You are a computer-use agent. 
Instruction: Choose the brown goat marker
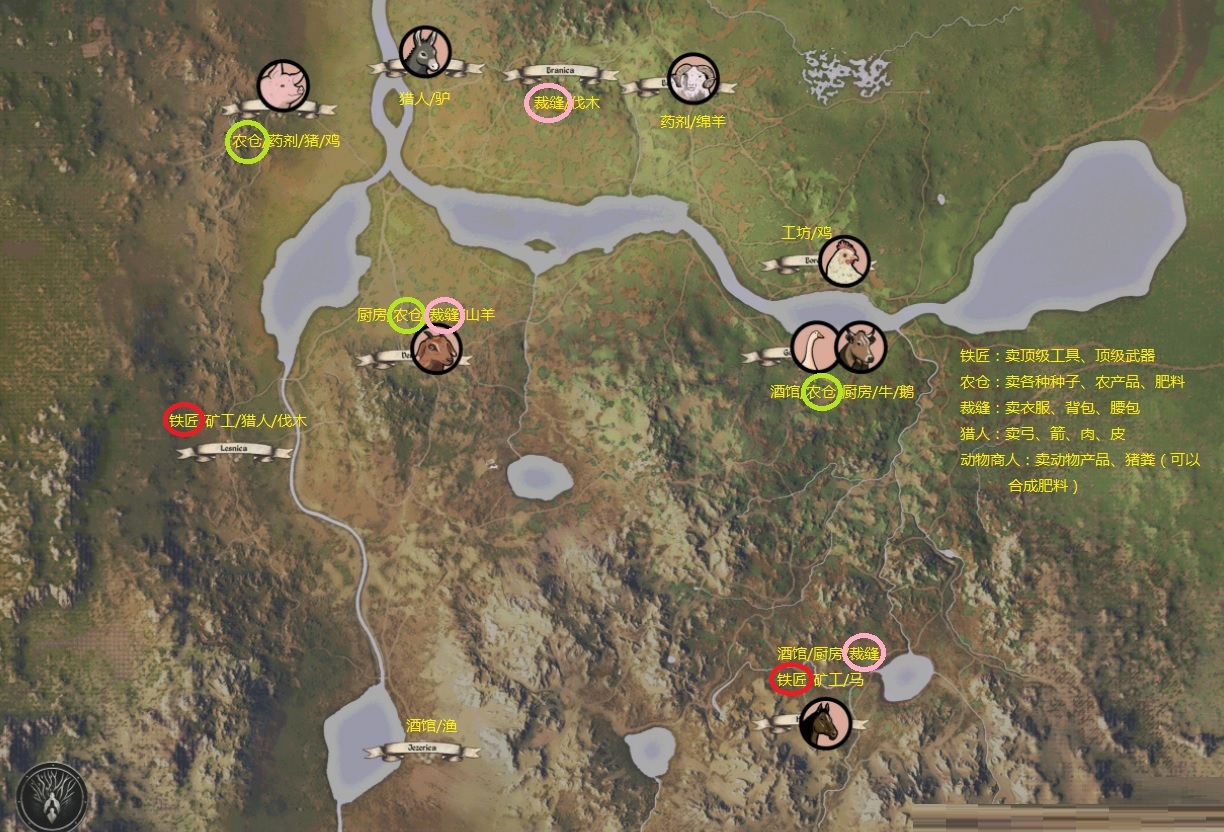coord(436,349)
